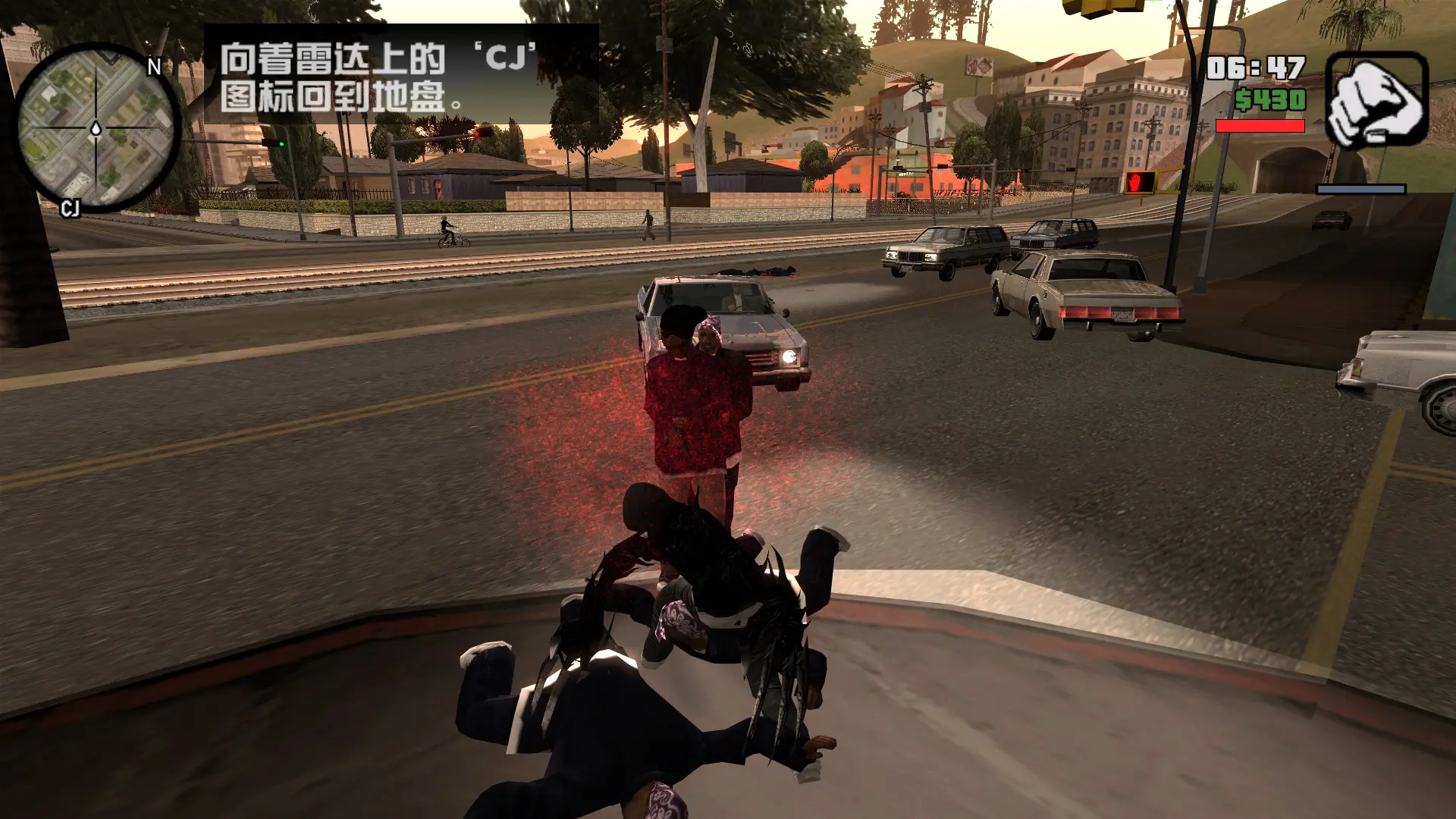Tap the fist weapon icon

[1376, 100]
